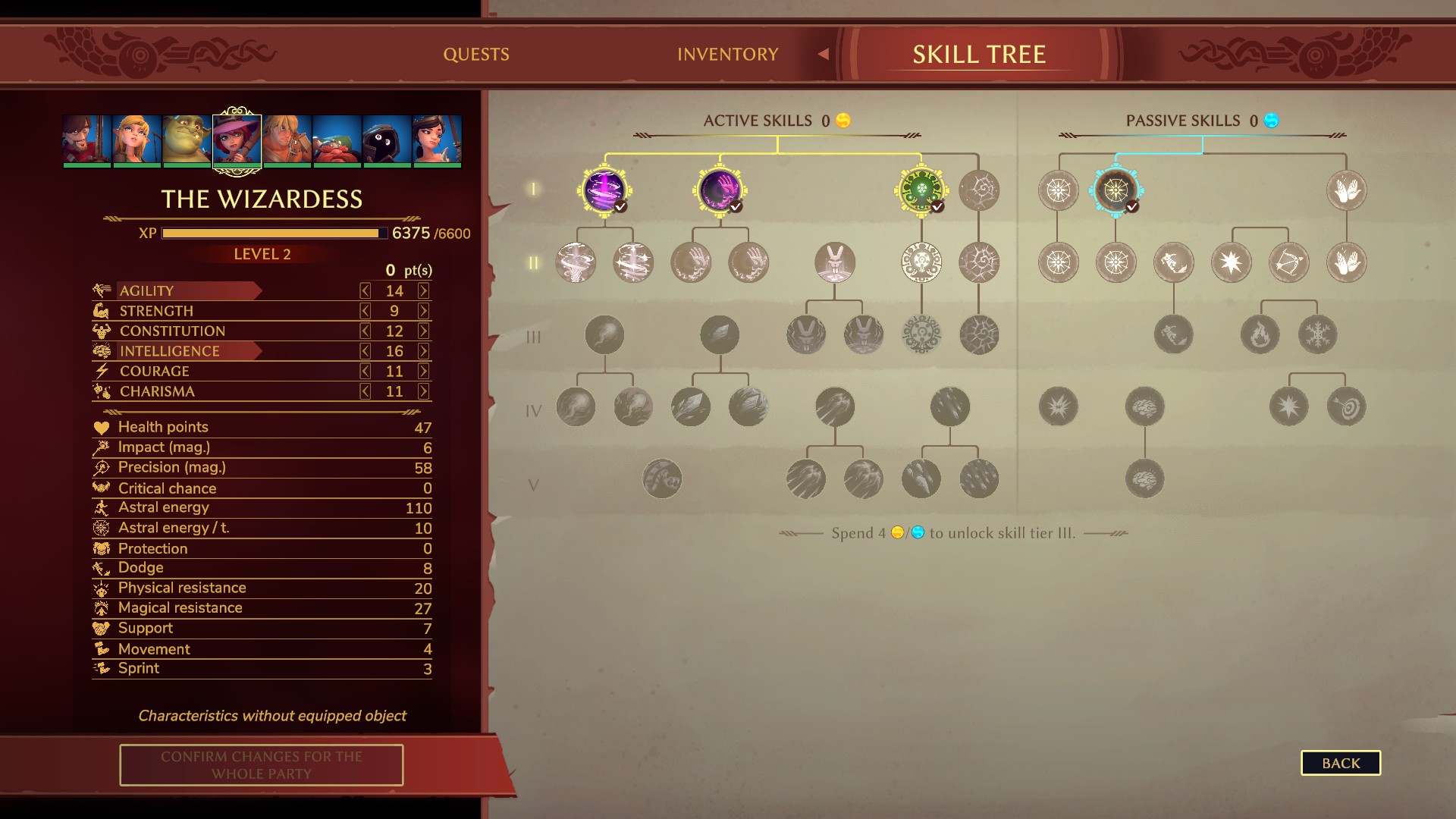Select the cyan-ringed wheel passive skill
Screen dimensions: 1456x819
click(1116, 190)
